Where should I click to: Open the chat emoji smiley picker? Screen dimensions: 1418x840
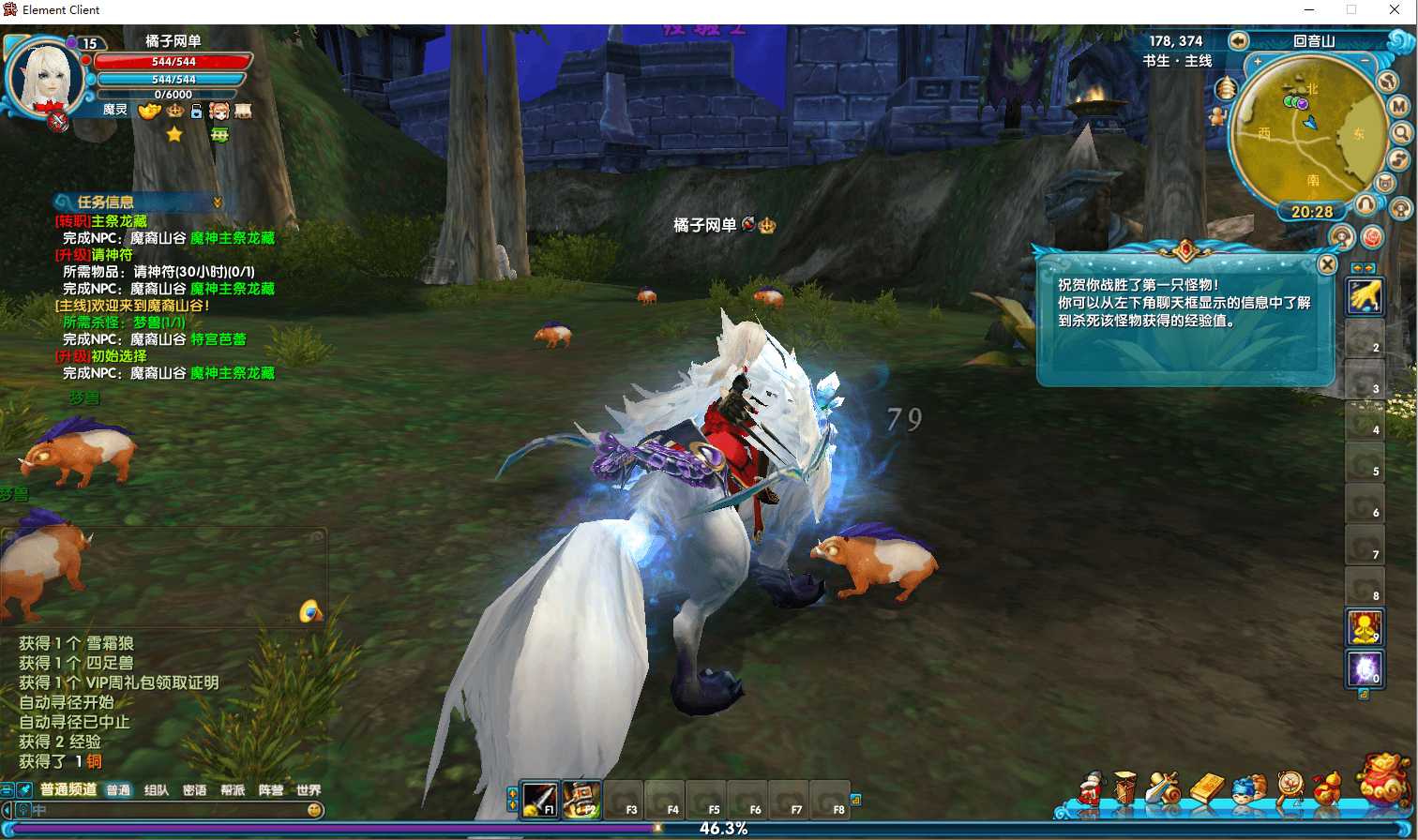pyautogui.click(x=314, y=810)
